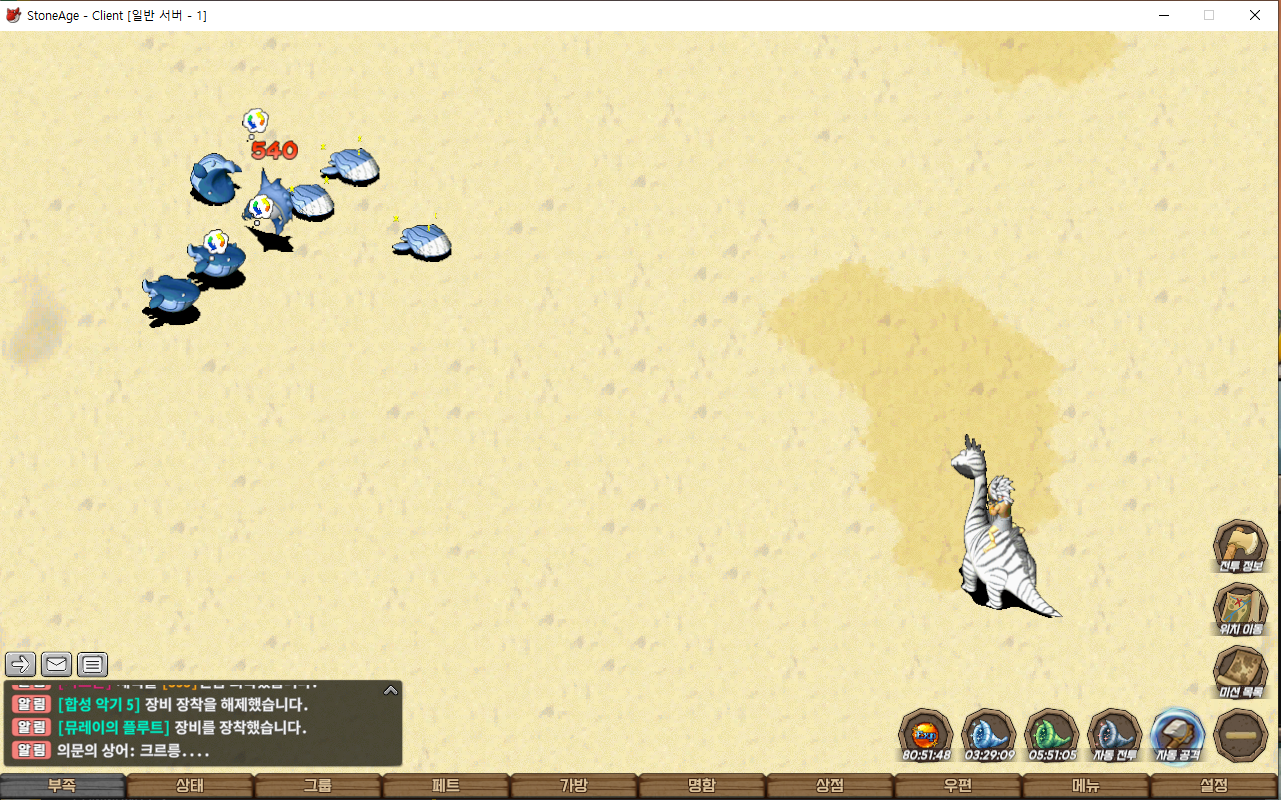1281x800 pixels.
Task: Open 미션 목록 scroll icon
Action: pos(1241,672)
